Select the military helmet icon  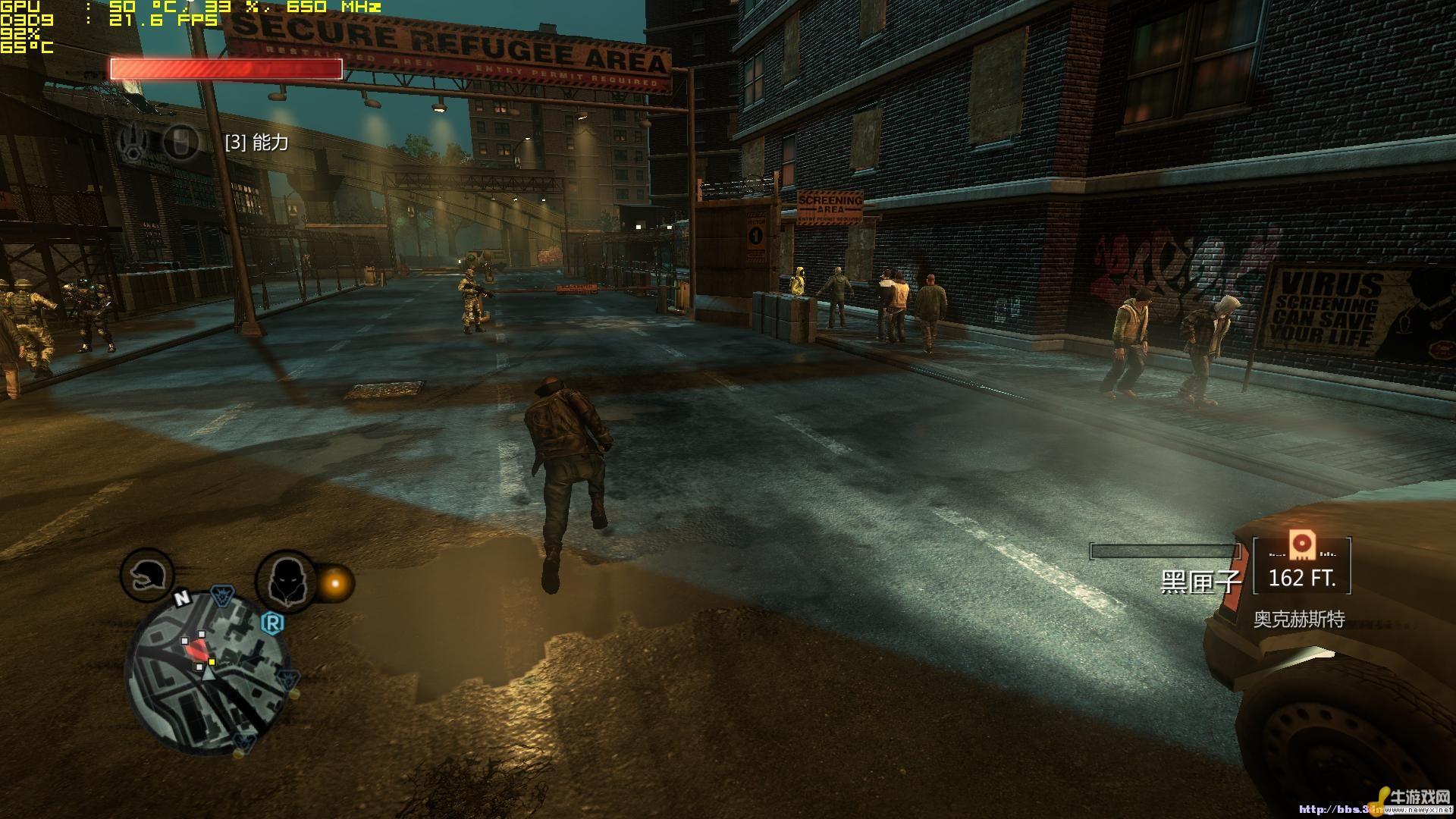click(x=146, y=576)
